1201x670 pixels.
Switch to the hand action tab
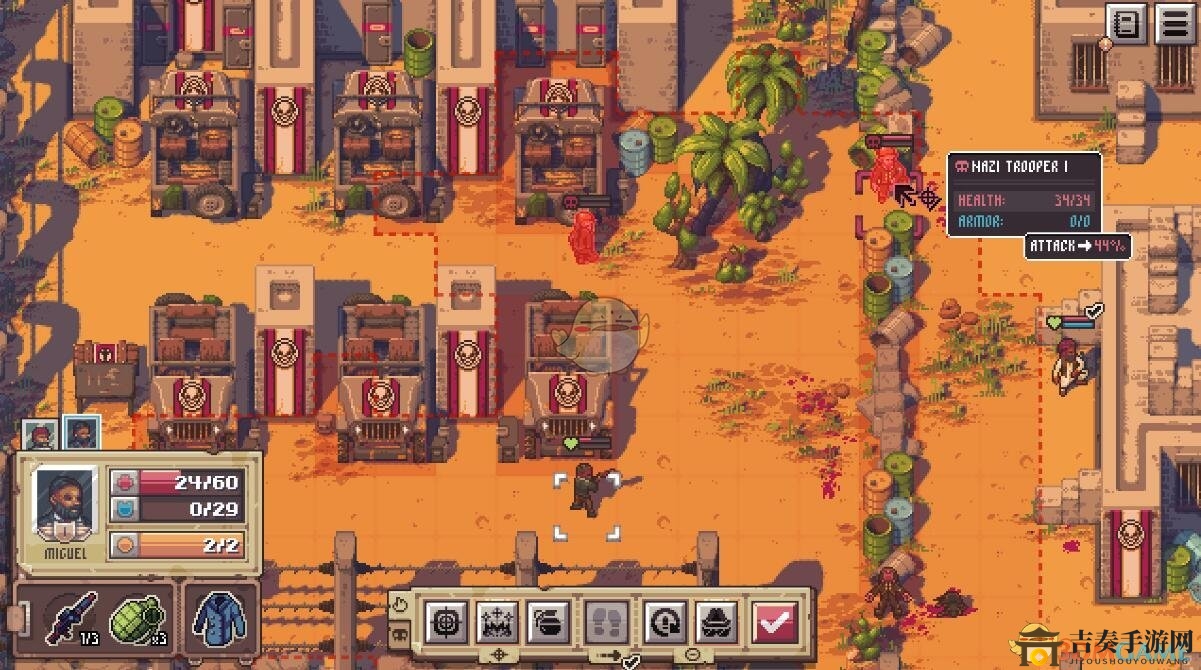click(x=398, y=605)
